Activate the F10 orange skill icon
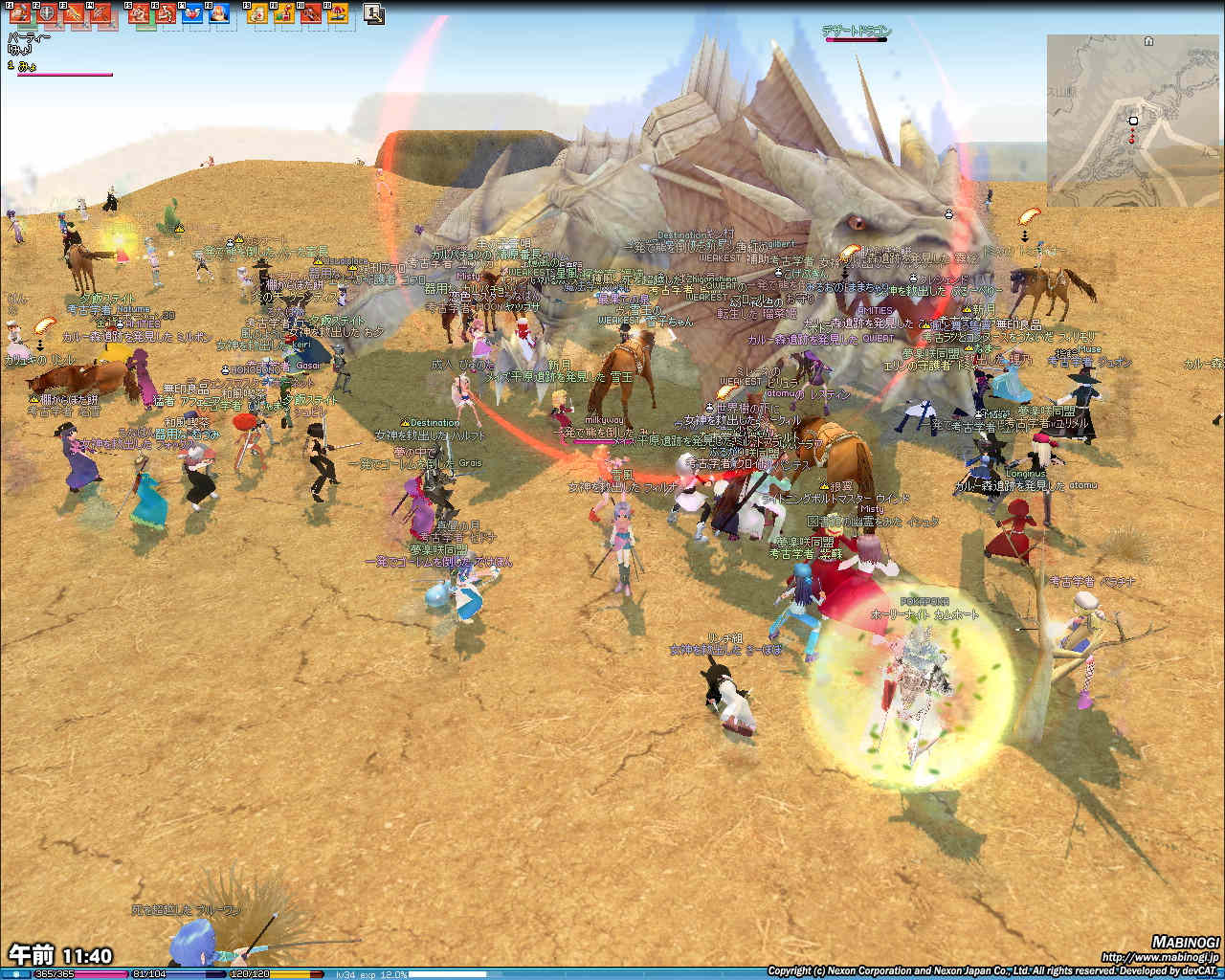The height and width of the screenshot is (980, 1225). point(284,13)
